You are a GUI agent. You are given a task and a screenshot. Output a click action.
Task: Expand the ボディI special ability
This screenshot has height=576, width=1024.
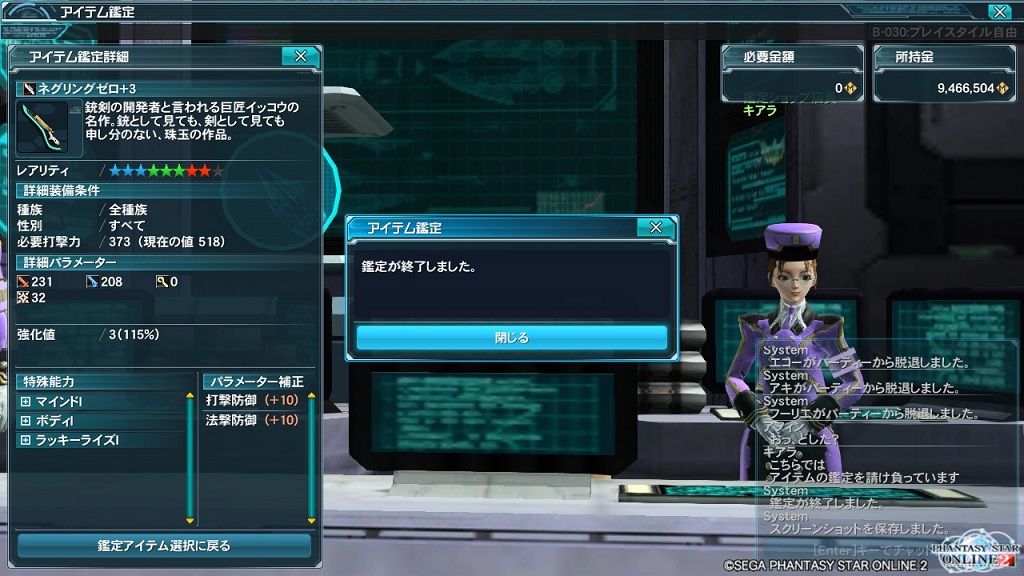(x=26, y=420)
